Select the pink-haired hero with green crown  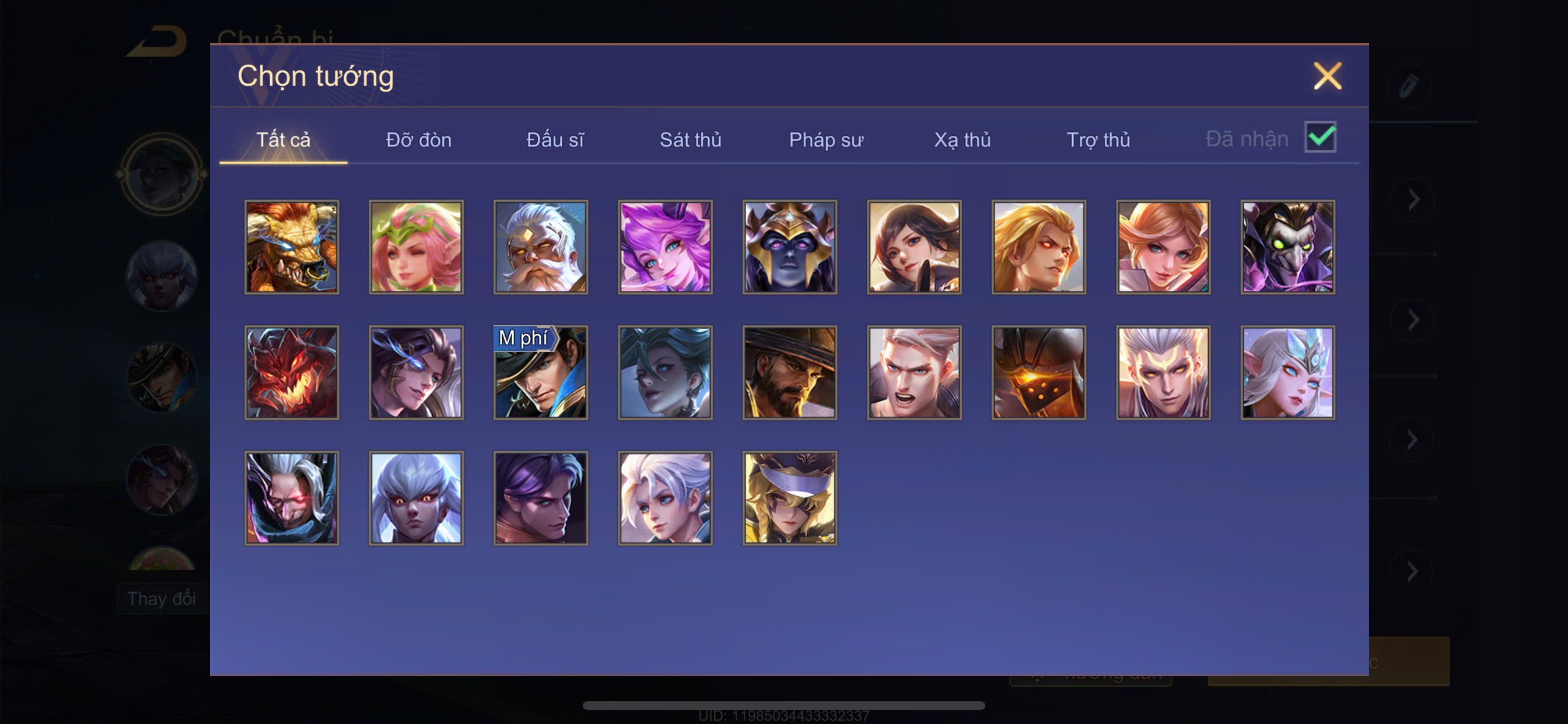coord(416,247)
